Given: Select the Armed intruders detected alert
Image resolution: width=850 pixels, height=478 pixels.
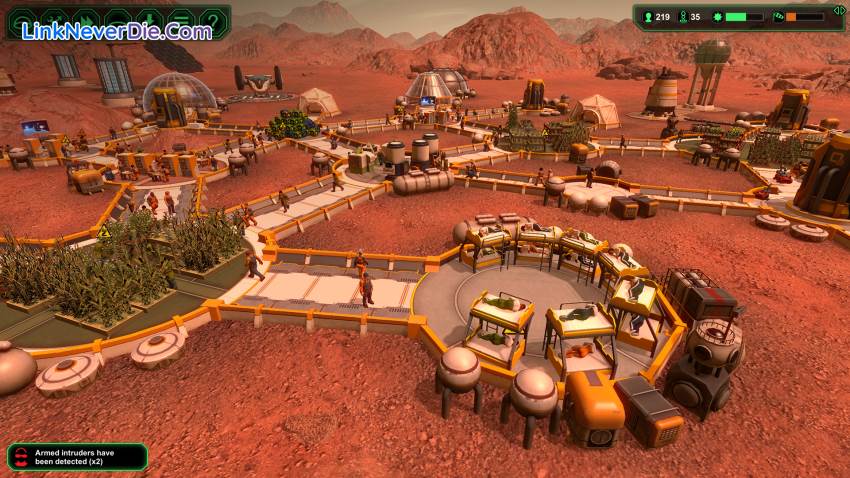Looking at the screenshot, I should pyautogui.click(x=77, y=457).
